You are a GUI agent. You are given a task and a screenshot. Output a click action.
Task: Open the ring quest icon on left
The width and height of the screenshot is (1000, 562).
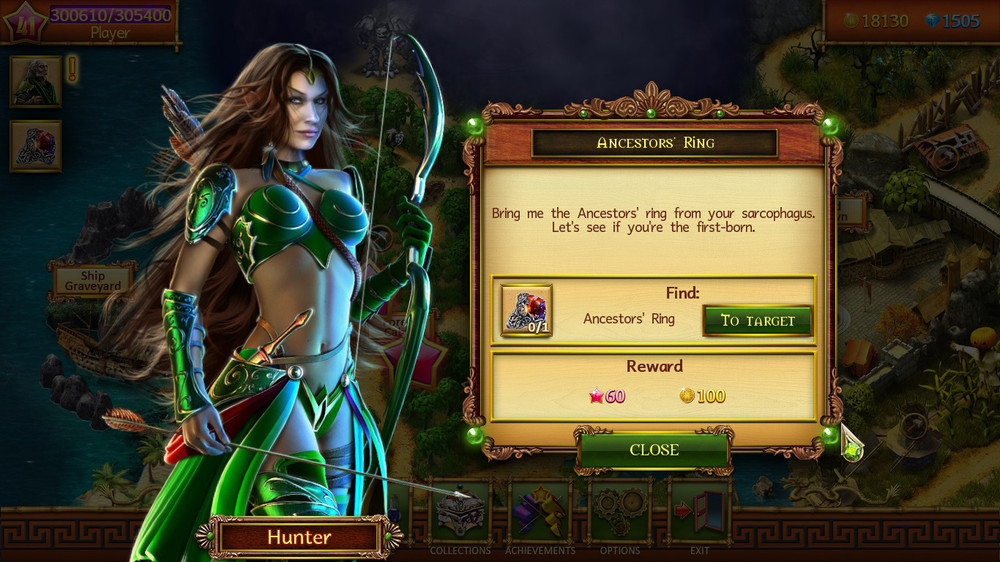[36, 146]
